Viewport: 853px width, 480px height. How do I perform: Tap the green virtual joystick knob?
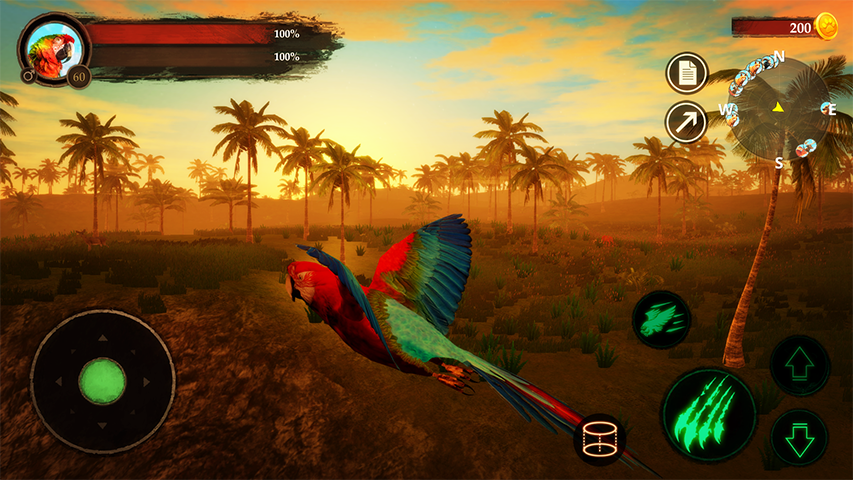tap(102, 381)
